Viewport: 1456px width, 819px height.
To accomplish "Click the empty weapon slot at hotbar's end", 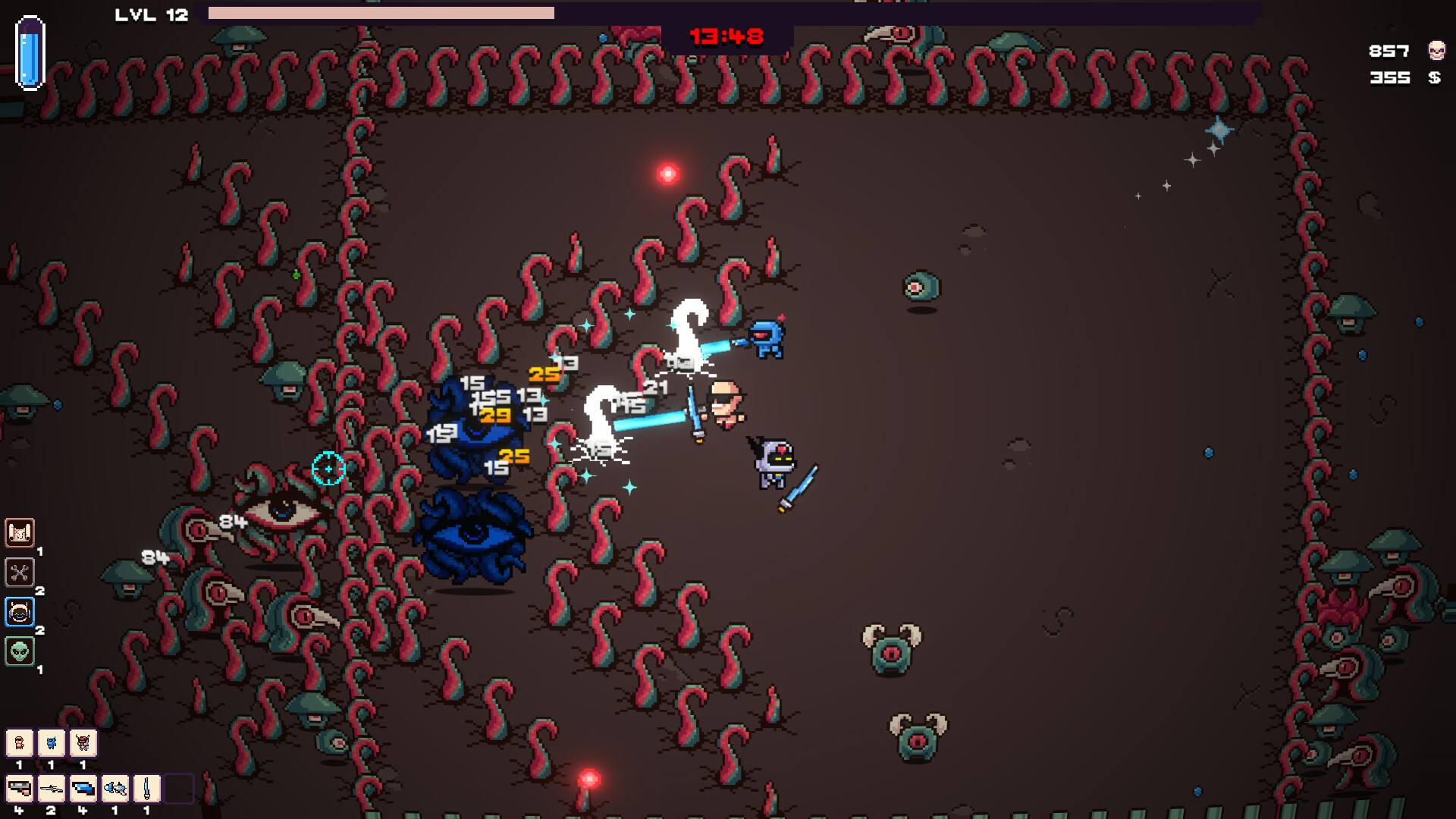I will pyautogui.click(x=180, y=789).
